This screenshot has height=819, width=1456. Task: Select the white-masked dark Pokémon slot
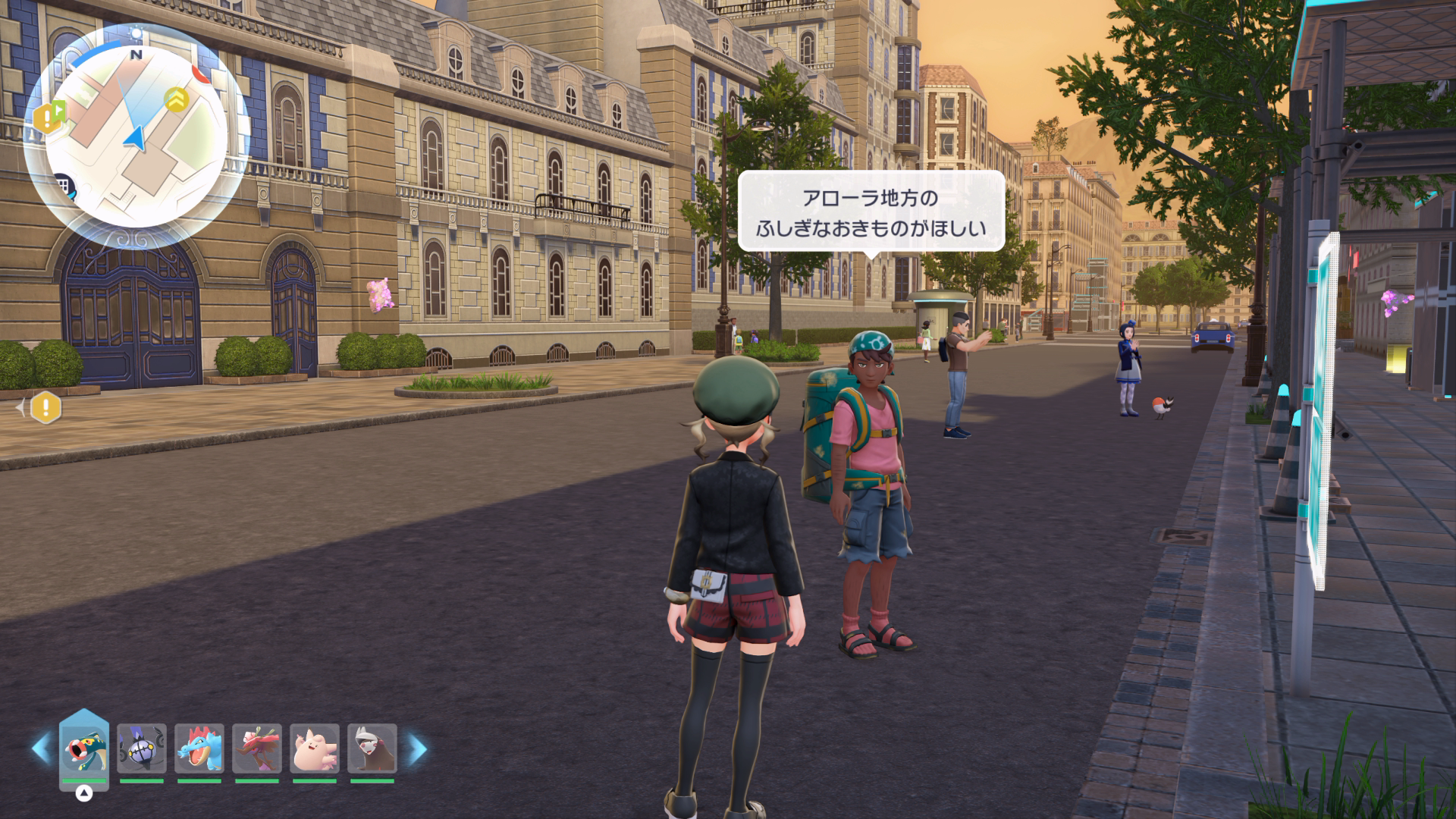point(372,749)
